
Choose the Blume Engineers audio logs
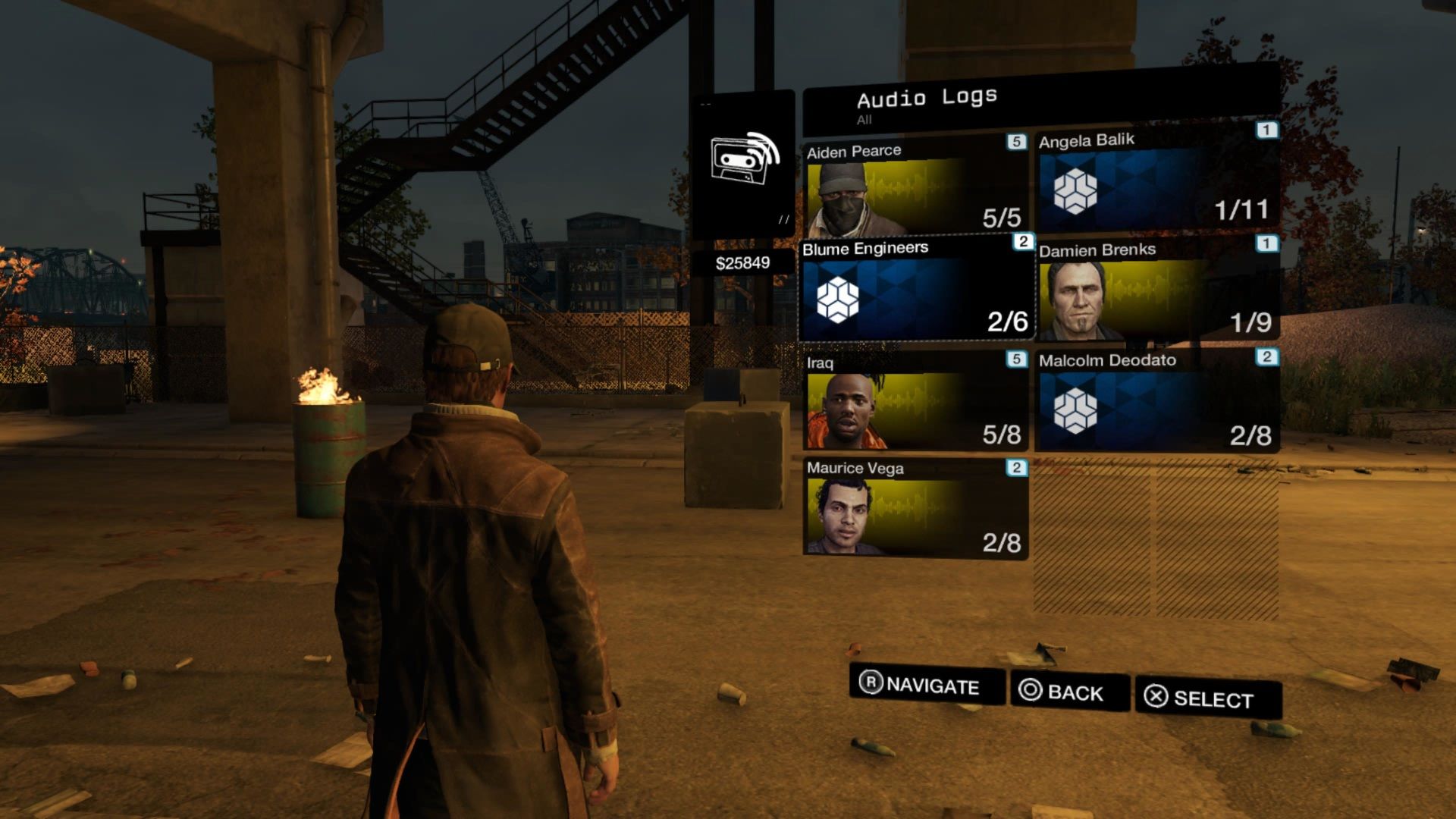pos(915,291)
